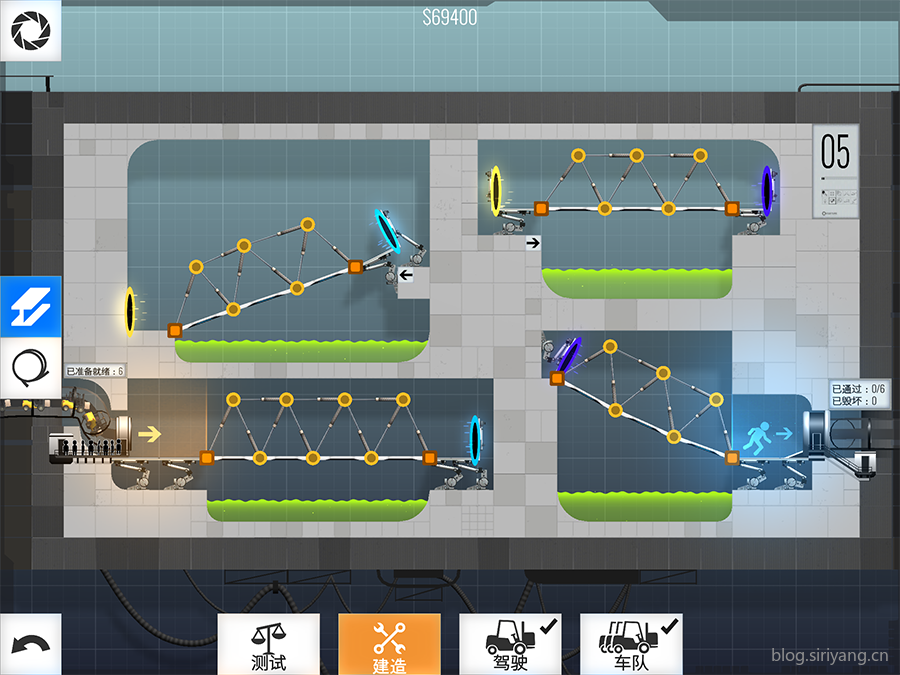The width and height of the screenshot is (900, 675).
Task: Switch to 建造 build mode
Action: pos(389,644)
